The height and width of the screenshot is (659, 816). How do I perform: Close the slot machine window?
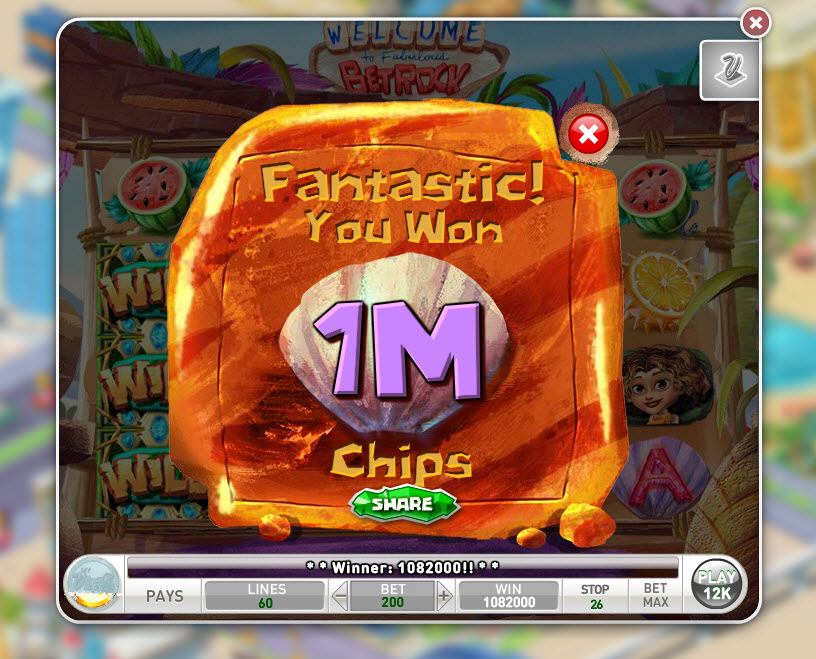click(756, 22)
